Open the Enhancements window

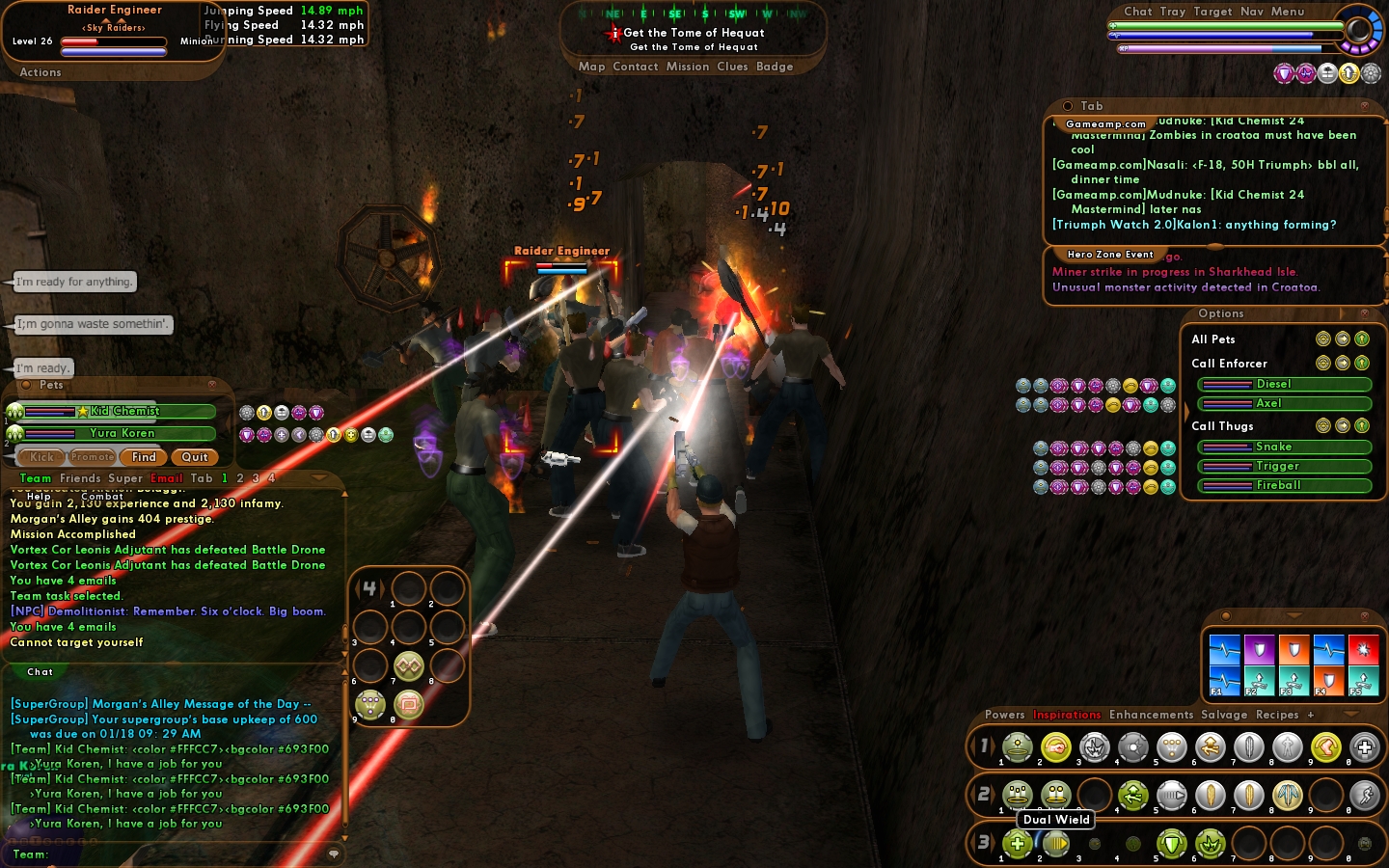coord(1151,715)
